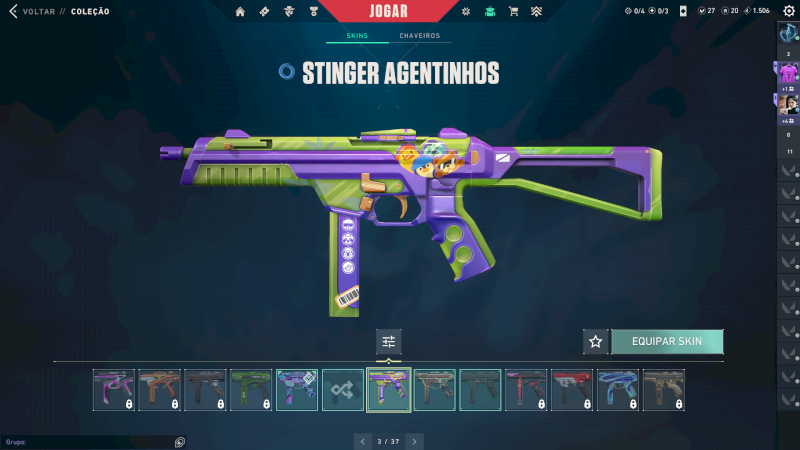Mark the skin as favorite with the star
Image resolution: width=800 pixels, height=450 pixels.
pyautogui.click(x=596, y=341)
